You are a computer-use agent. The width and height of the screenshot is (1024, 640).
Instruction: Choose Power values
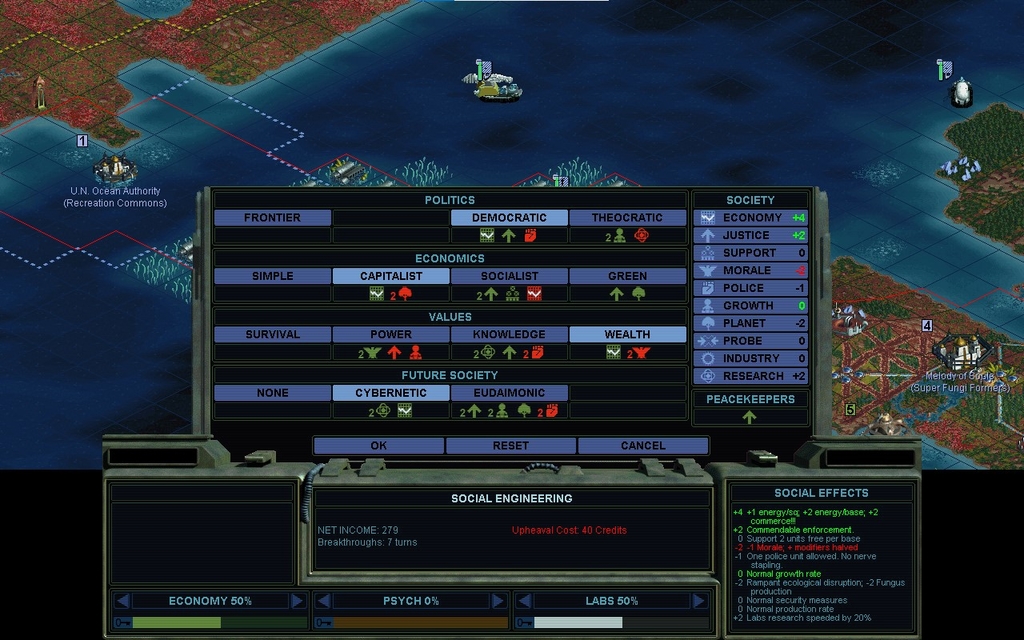pyautogui.click(x=391, y=335)
